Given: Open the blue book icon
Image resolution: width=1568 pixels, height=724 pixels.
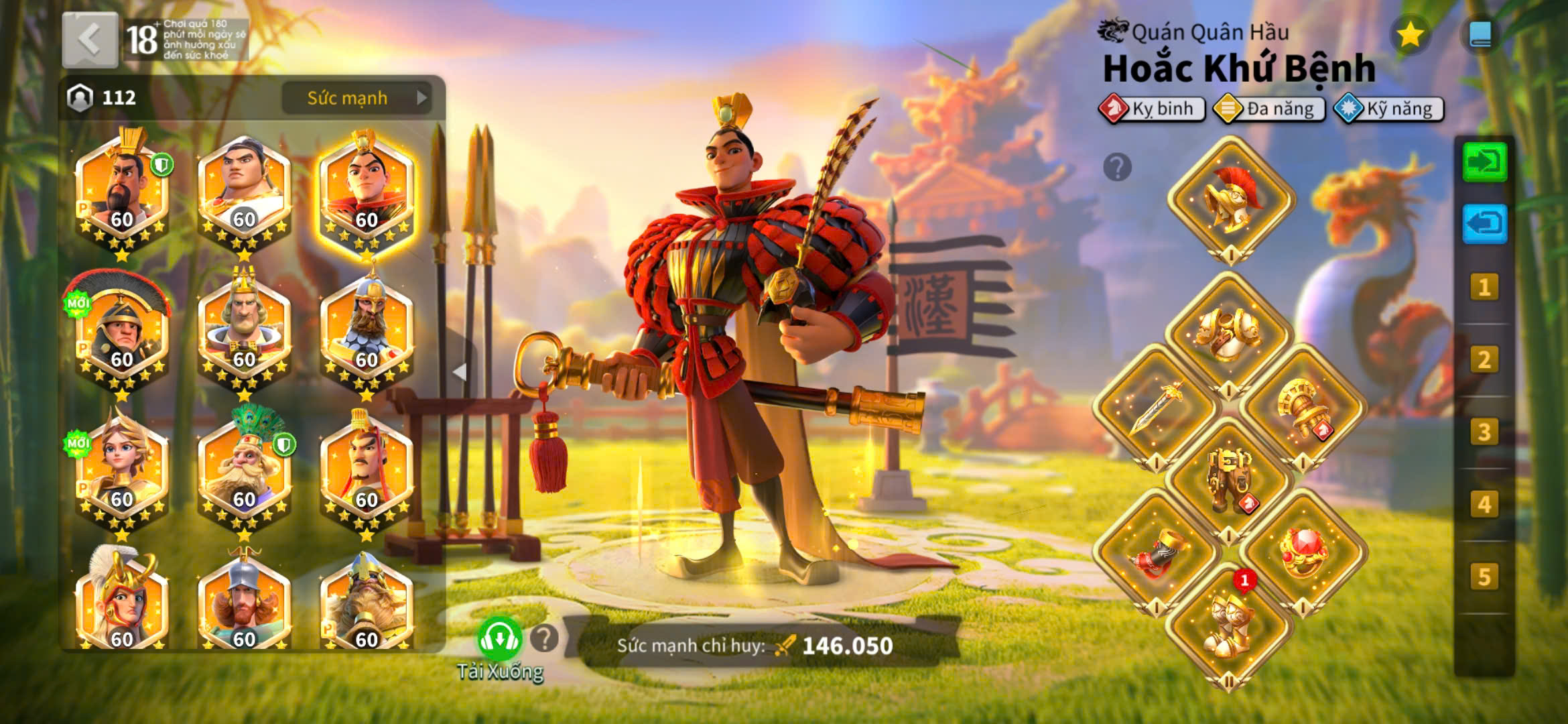Looking at the screenshot, I should pos(1480,35).
